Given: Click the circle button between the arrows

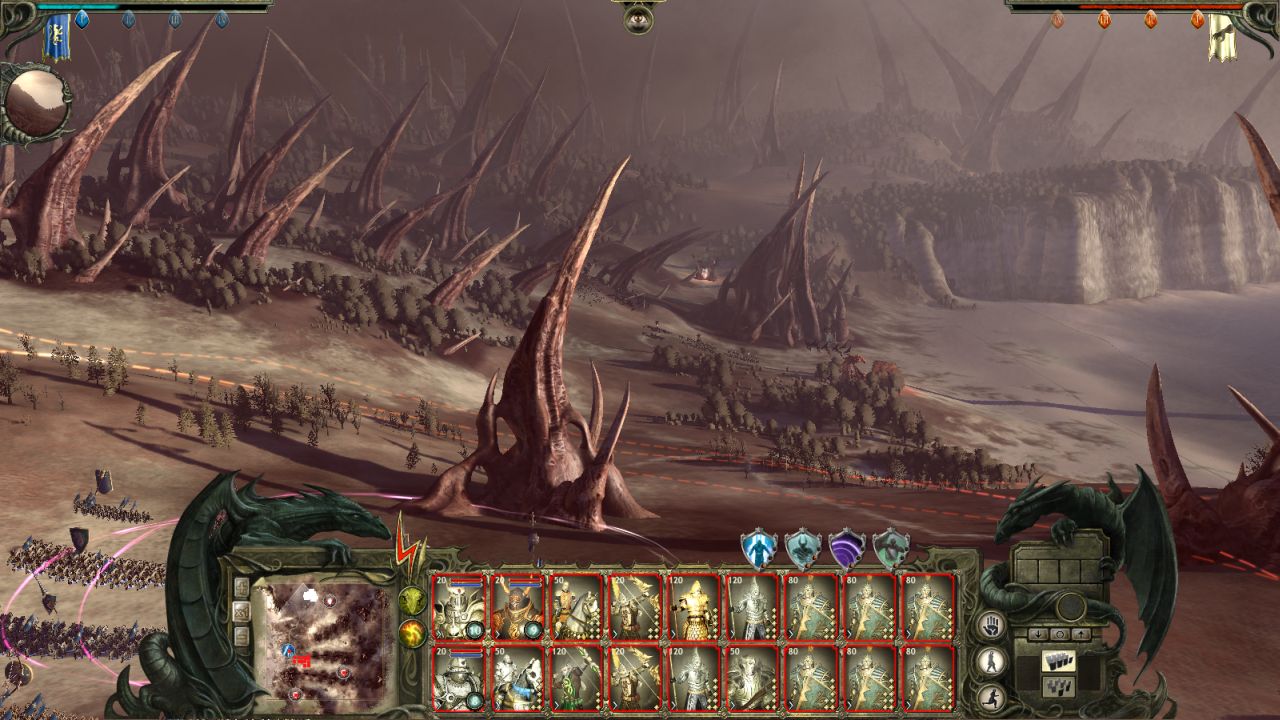Looking at the screenshot, I should pos(1060,634).
